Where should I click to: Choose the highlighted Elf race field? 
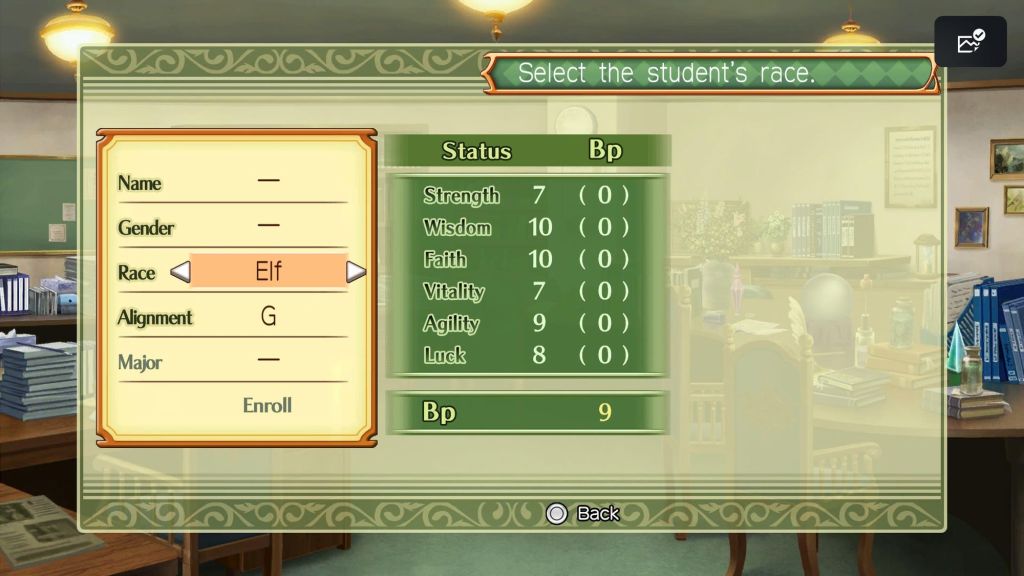[268, 272]
